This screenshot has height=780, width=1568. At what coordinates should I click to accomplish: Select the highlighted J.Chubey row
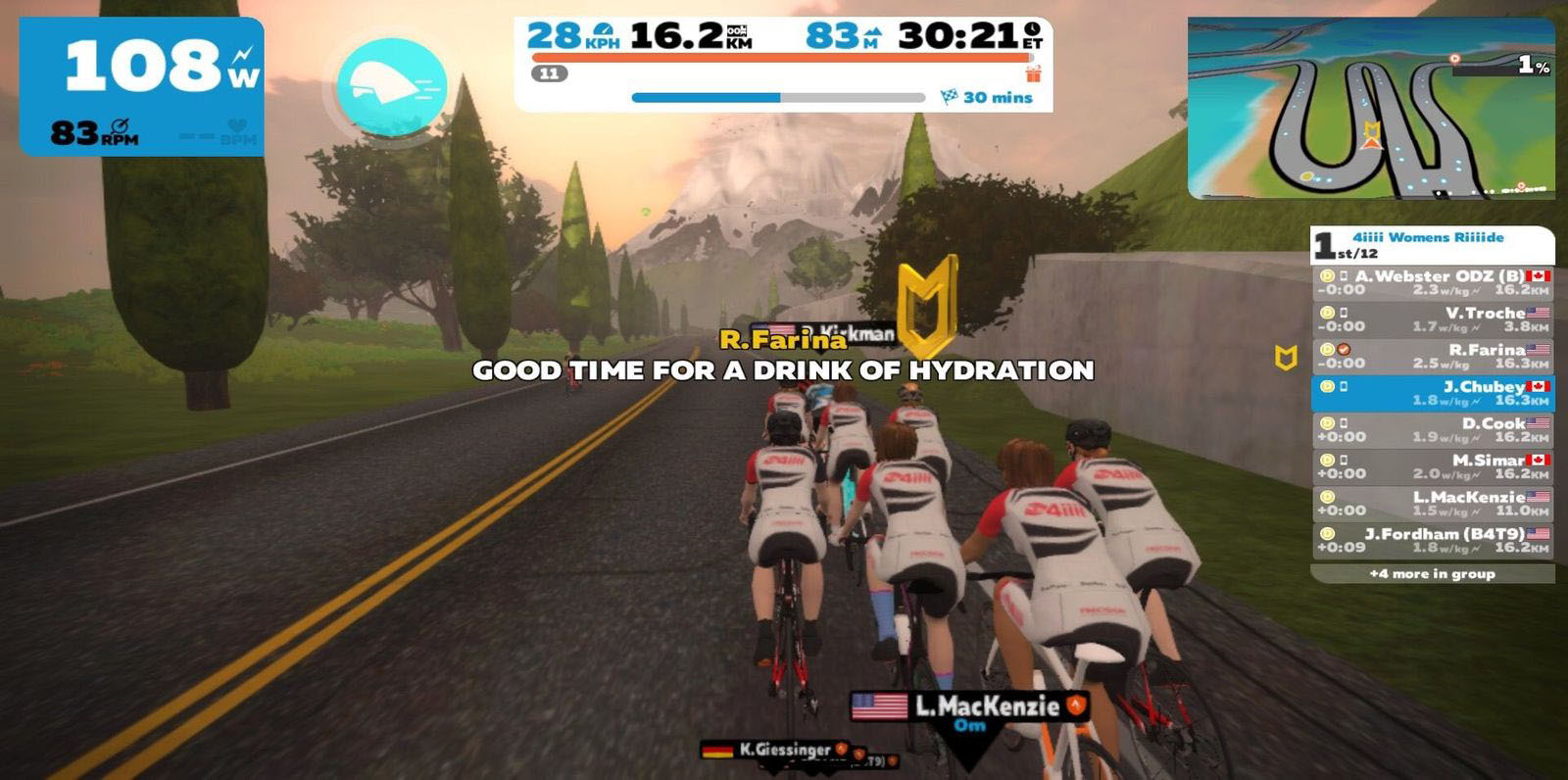[x=1433, y=394]
